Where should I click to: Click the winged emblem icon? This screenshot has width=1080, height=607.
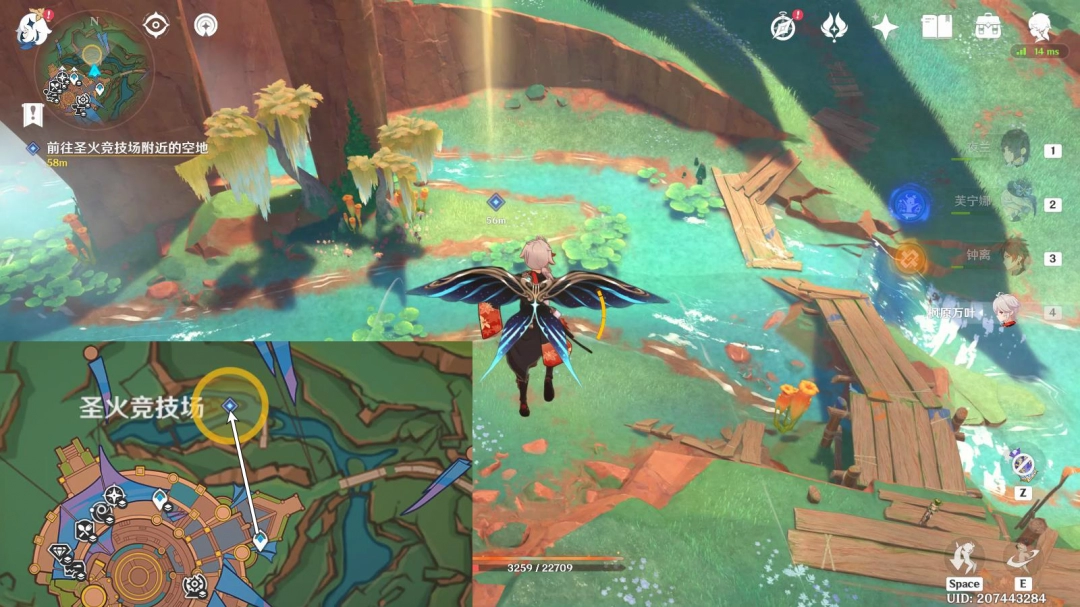click(x=834, y=27)
